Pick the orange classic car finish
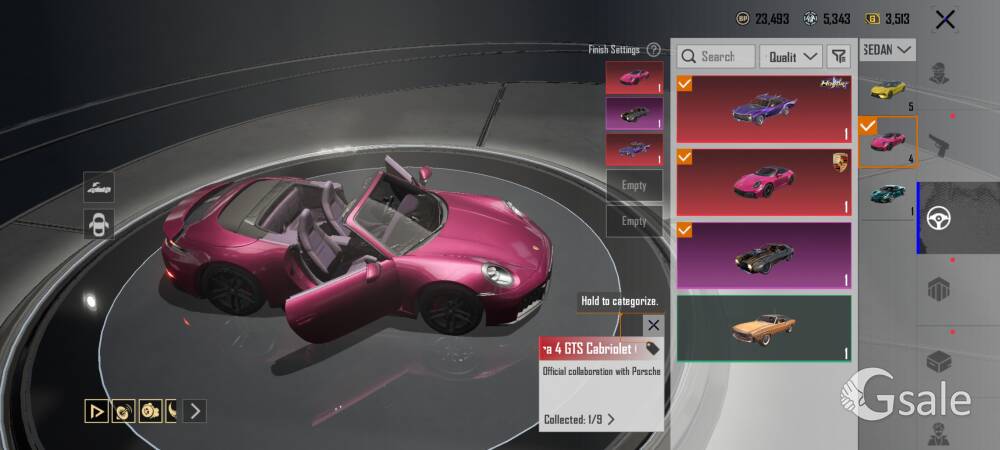Image resolution: width=1000 pixels, height=450 pixels. point(763,327)
